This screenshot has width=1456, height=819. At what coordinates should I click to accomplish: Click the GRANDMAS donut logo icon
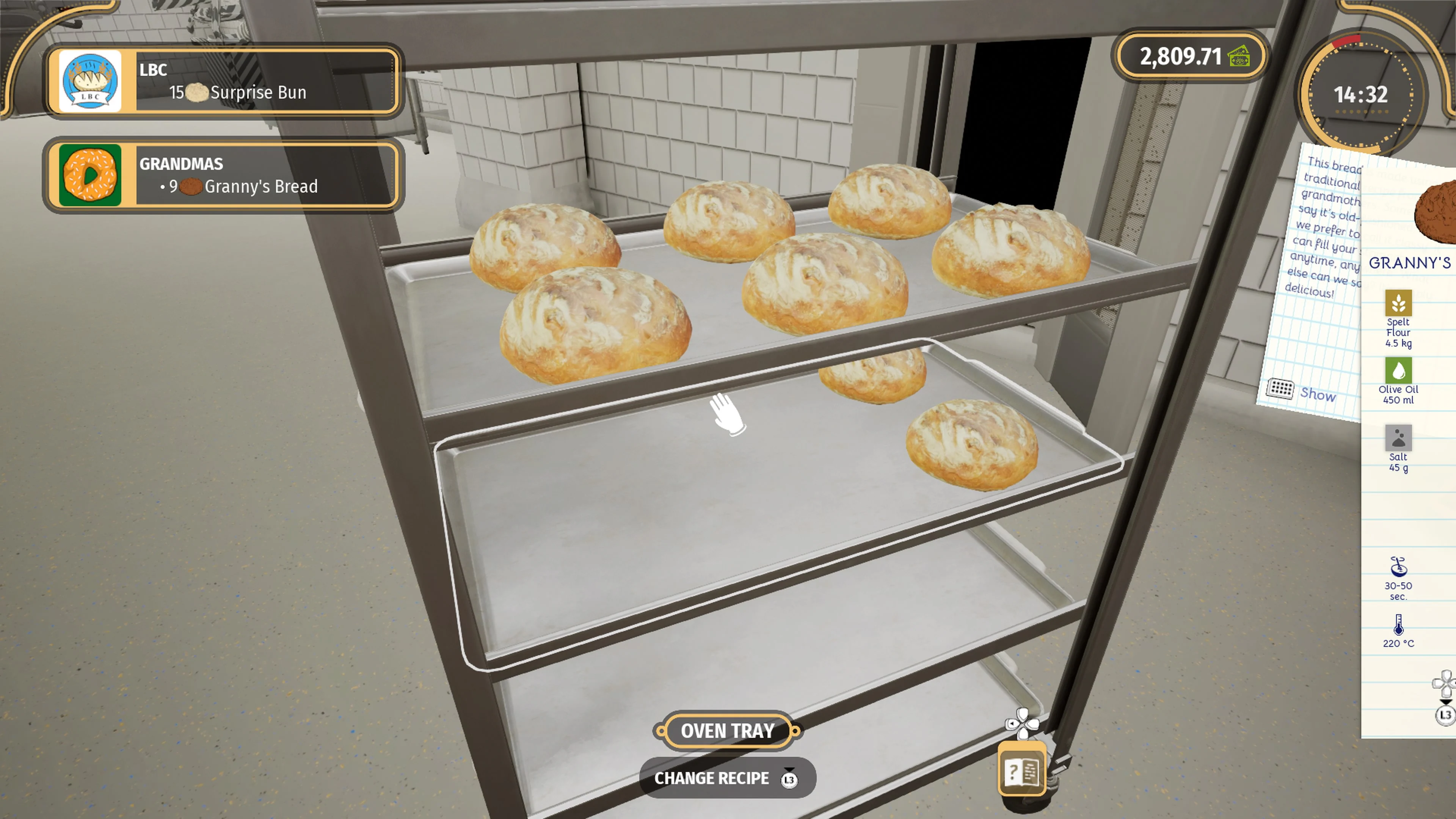tap(91, 177)
